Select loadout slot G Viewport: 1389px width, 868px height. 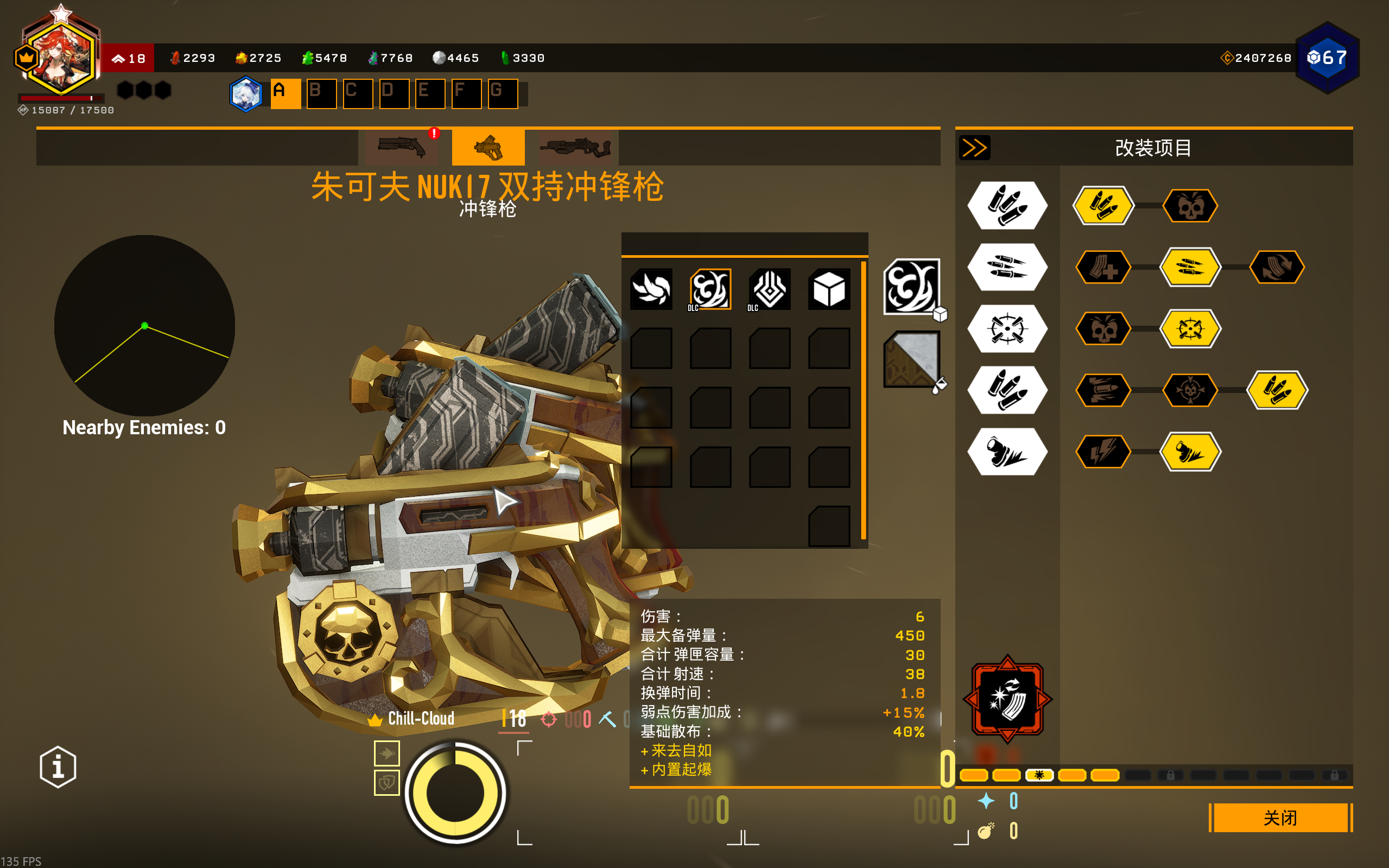click(502, 93)
